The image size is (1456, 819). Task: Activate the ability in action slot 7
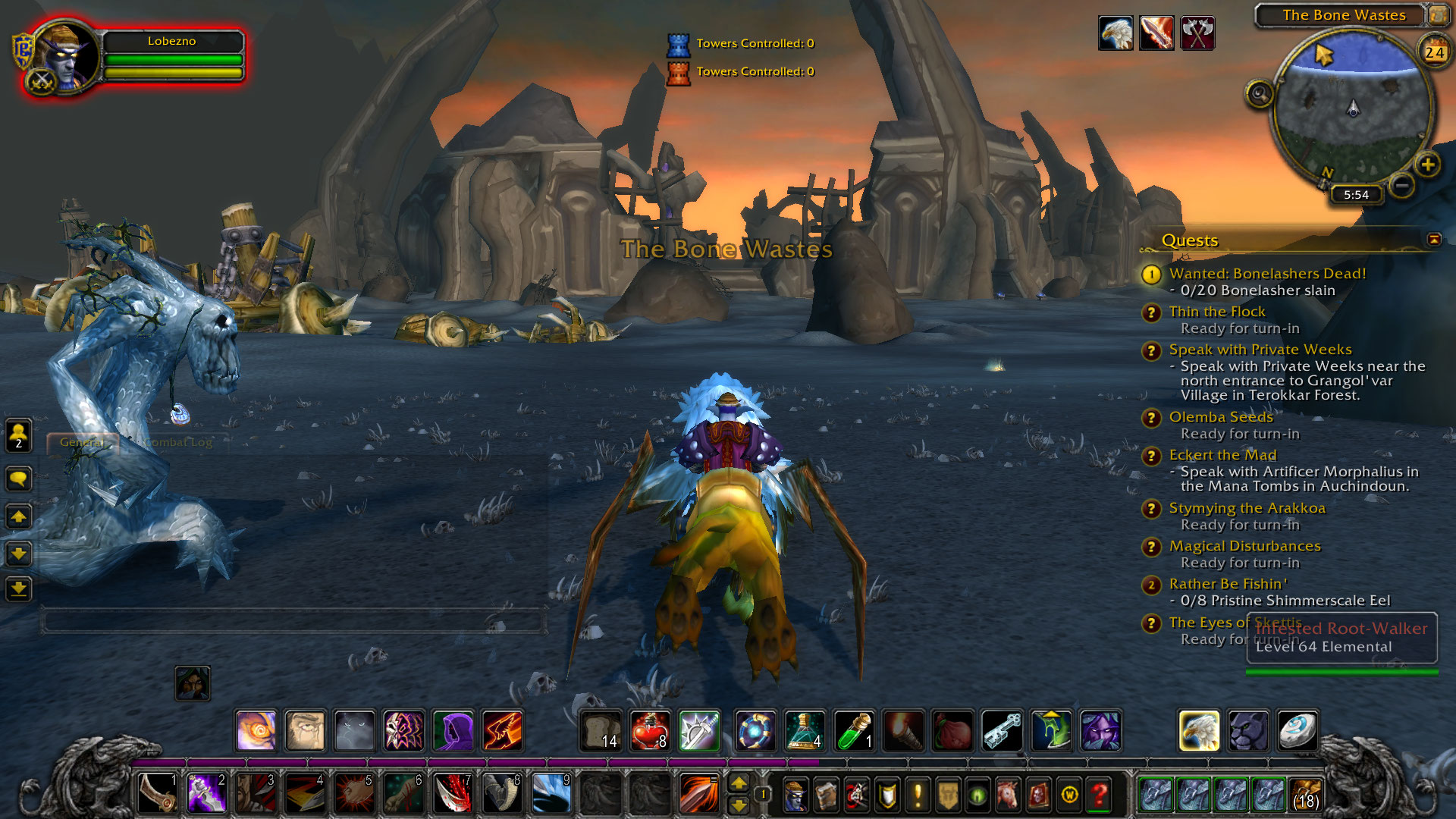453,794
